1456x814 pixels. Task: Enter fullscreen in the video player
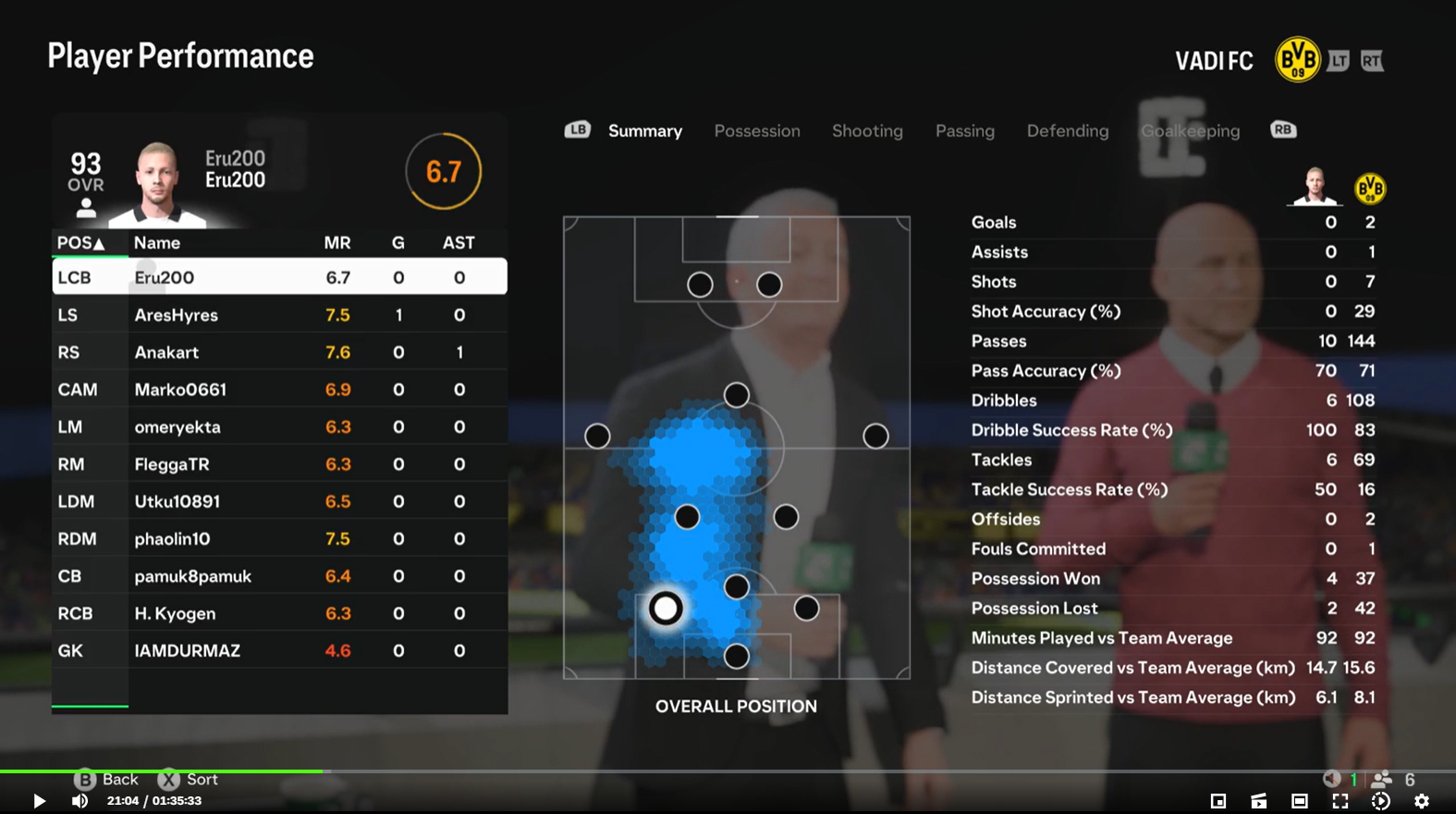coord(1340,801)
